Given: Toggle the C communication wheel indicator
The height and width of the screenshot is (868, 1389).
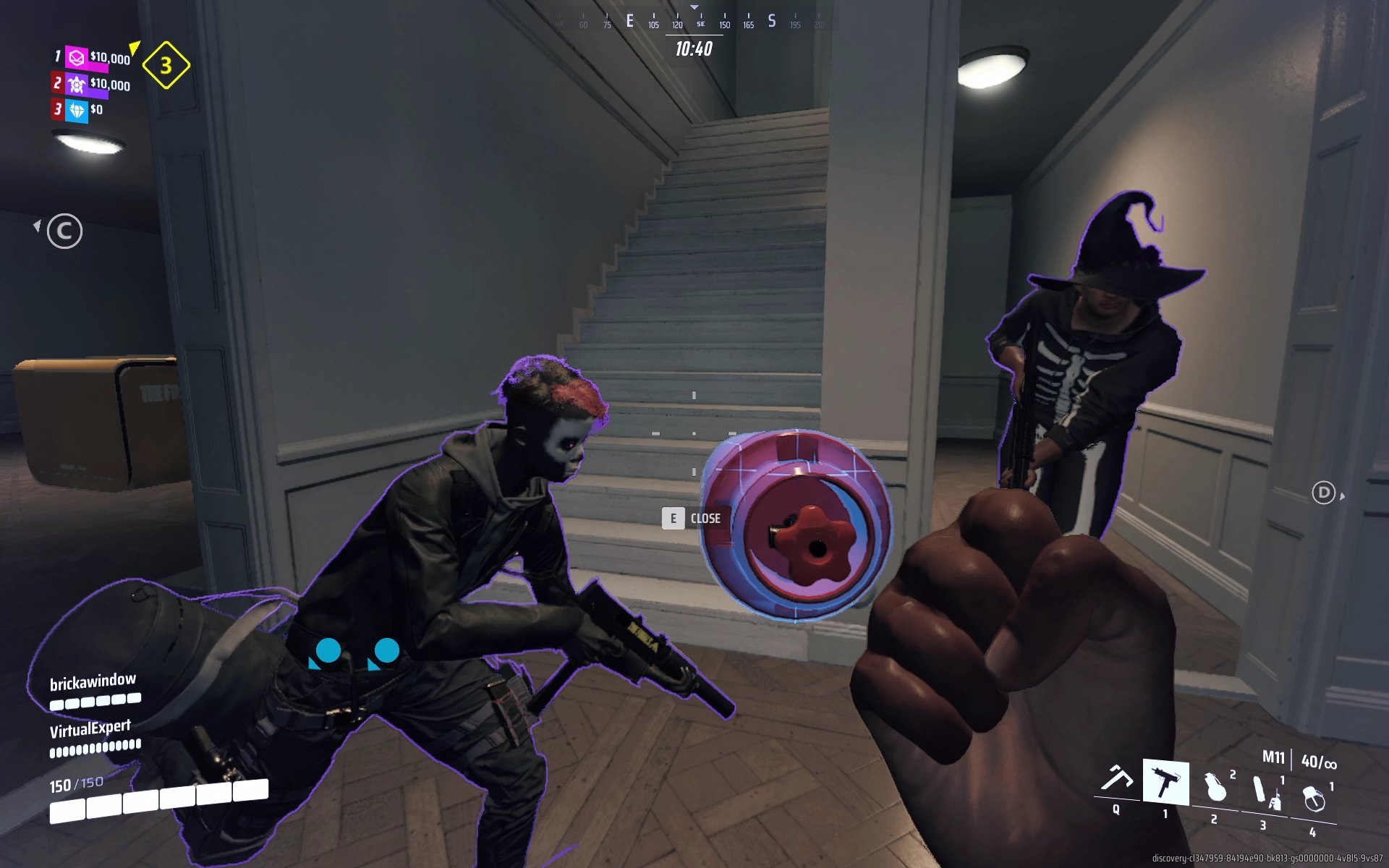Looking at the screenshot, I should click(x=64, y=231).
